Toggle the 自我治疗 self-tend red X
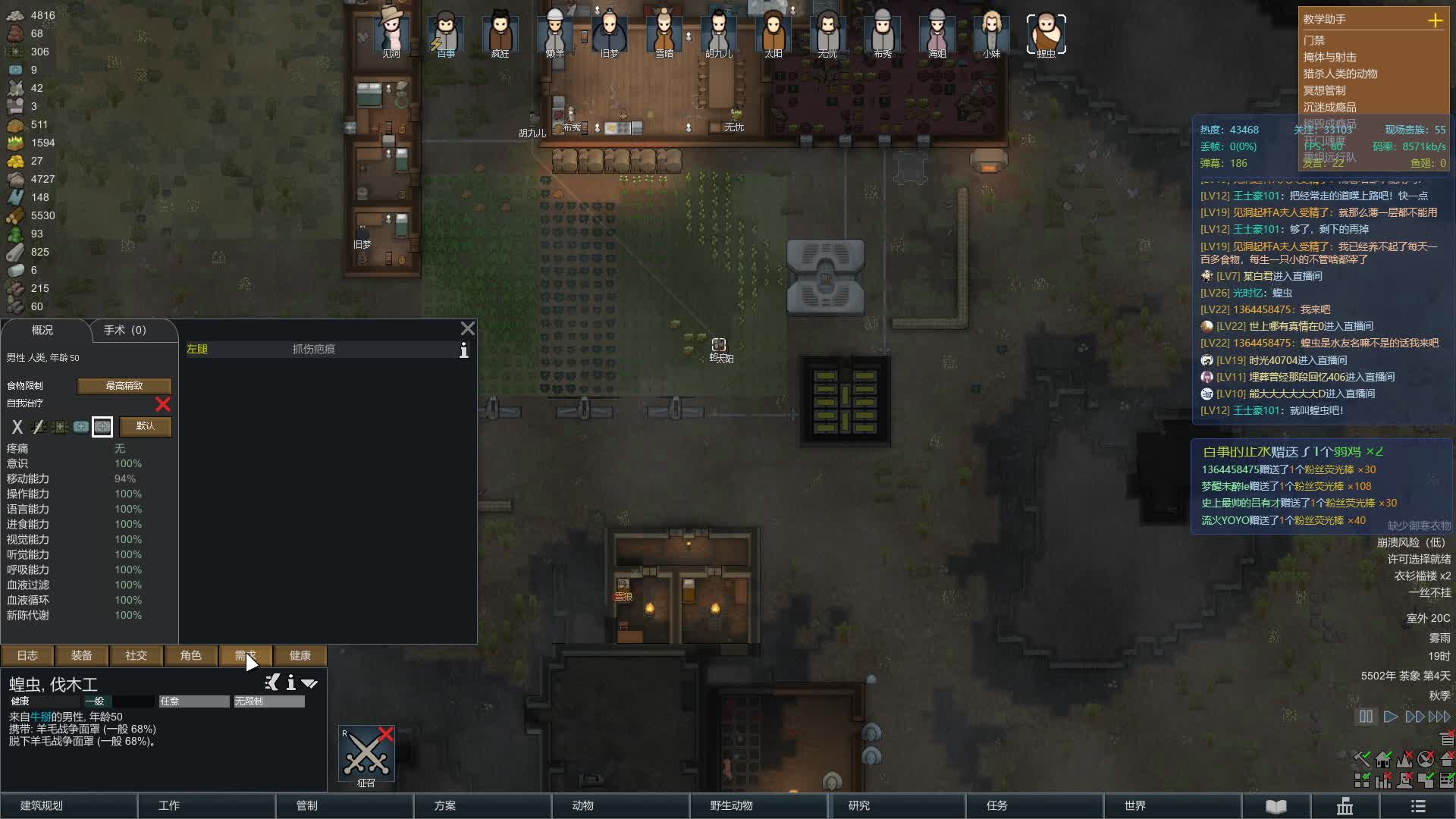 point(162,404)
